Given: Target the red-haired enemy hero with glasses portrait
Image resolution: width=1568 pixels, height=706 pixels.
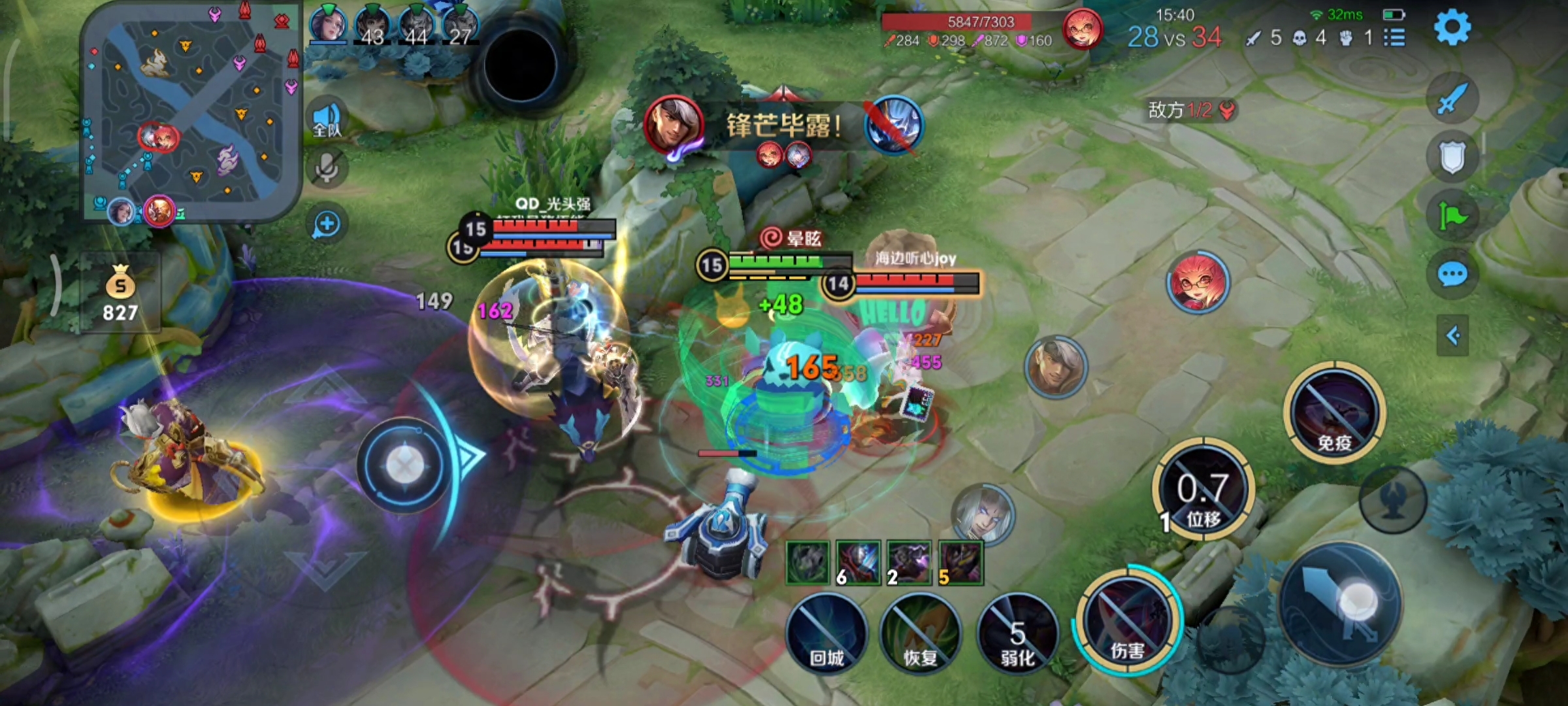Looking at the screenshot, I should tap(1198, 282).
